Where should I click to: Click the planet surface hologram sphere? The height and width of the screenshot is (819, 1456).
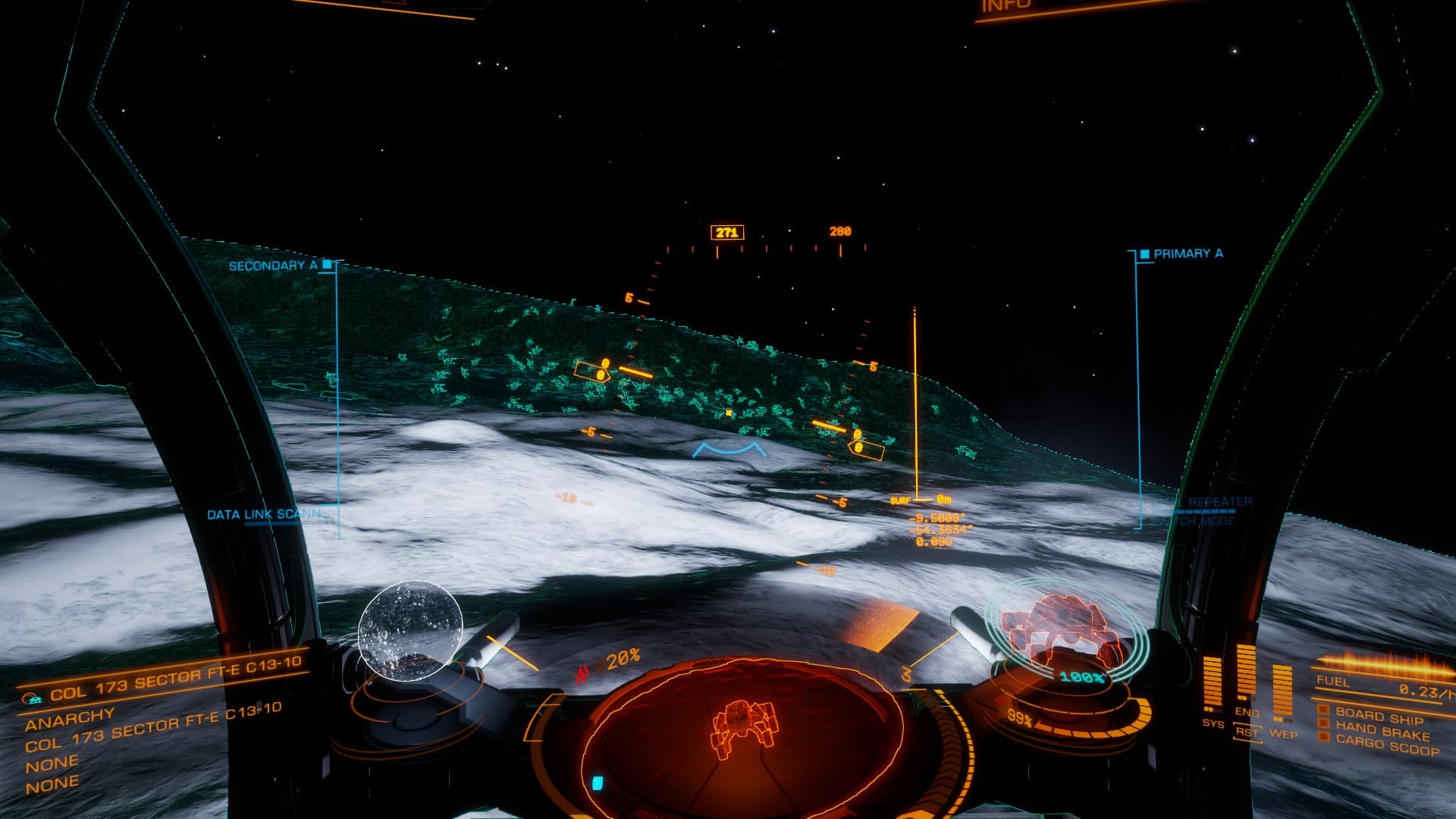410,630
